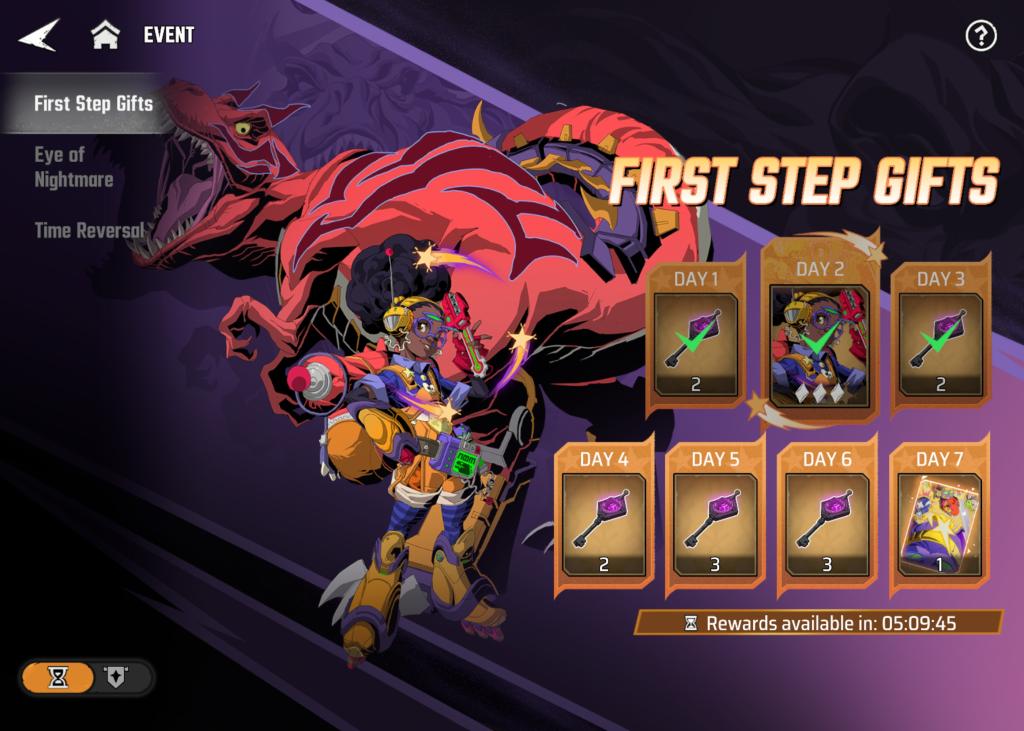Select the Day 5 reward tile

714,522
